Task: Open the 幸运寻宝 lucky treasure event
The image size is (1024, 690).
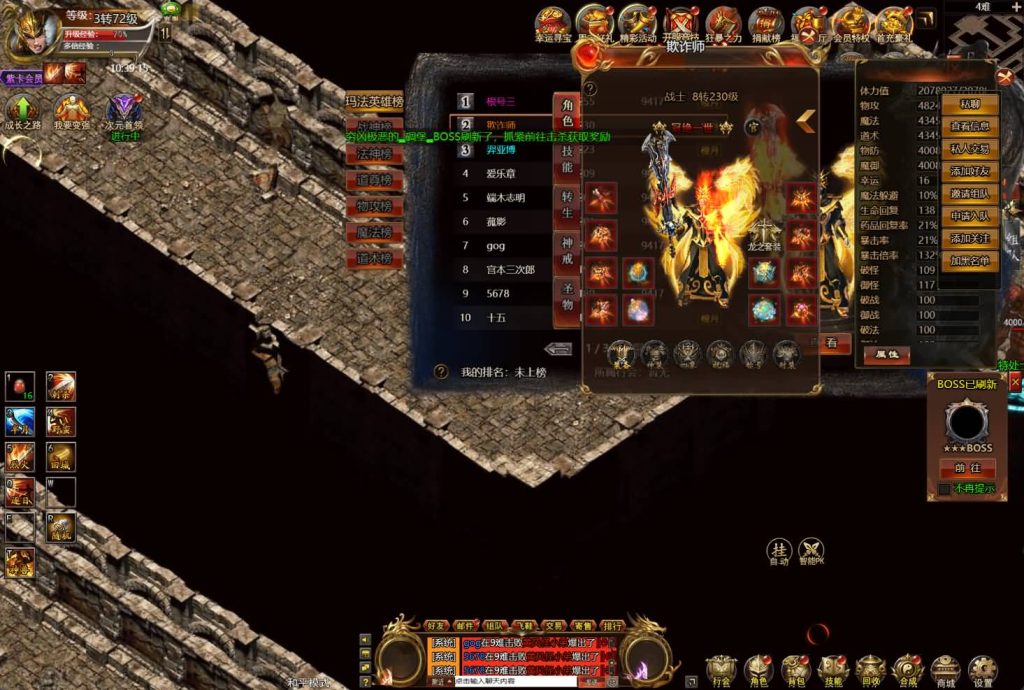Action: (x=551, y=23)
